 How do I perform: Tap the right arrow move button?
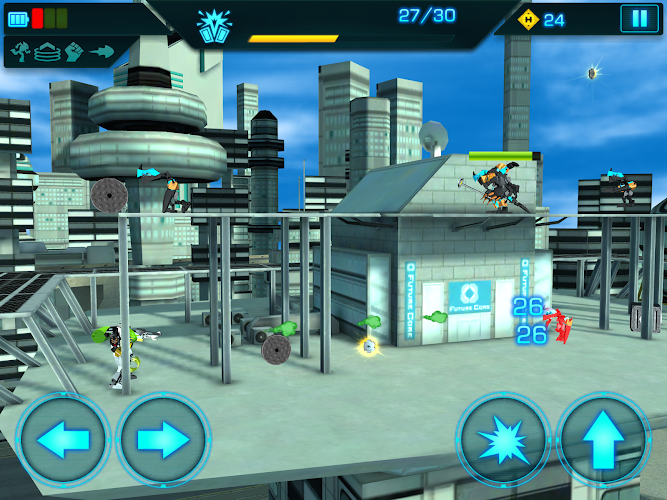point(163,440)
